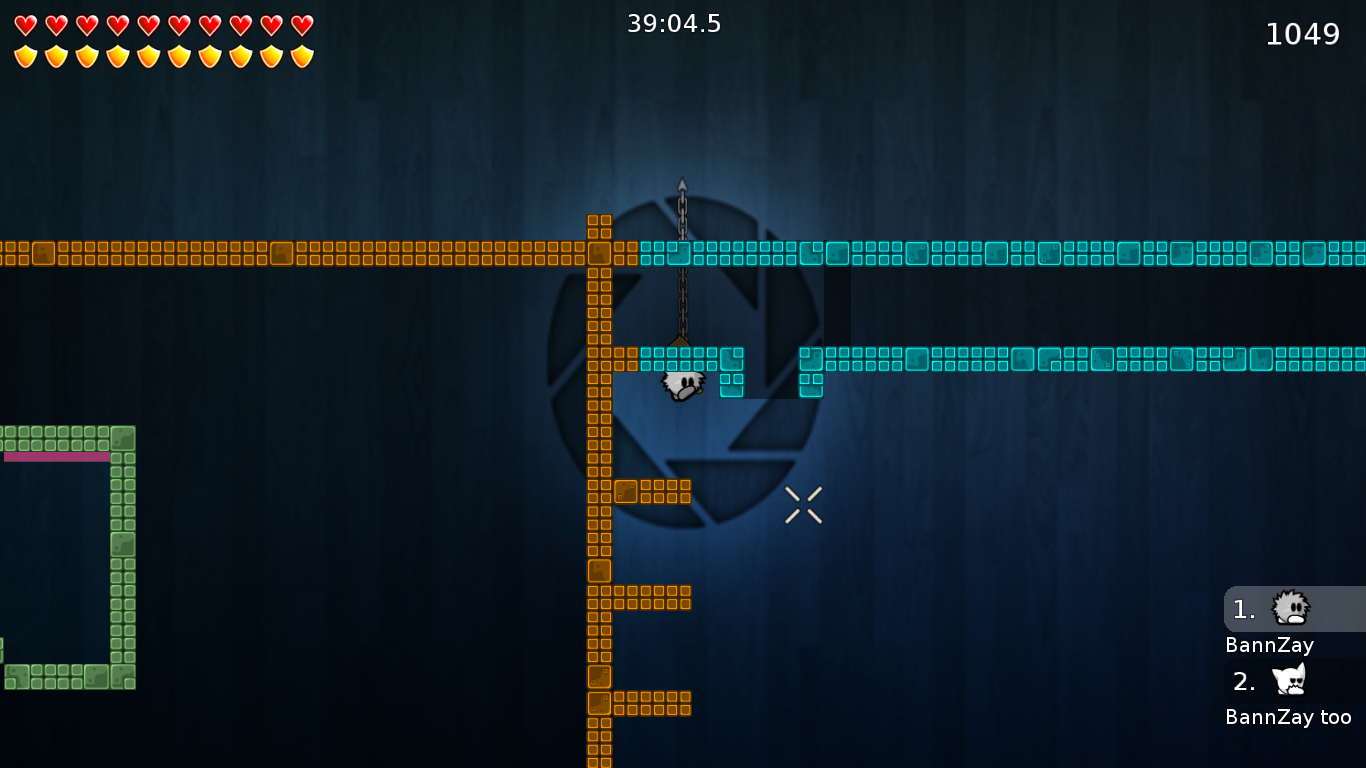Select the BannZay too leaderboard name
The height and width of the screenshot is (768, 1366).
click(1289, 716)
